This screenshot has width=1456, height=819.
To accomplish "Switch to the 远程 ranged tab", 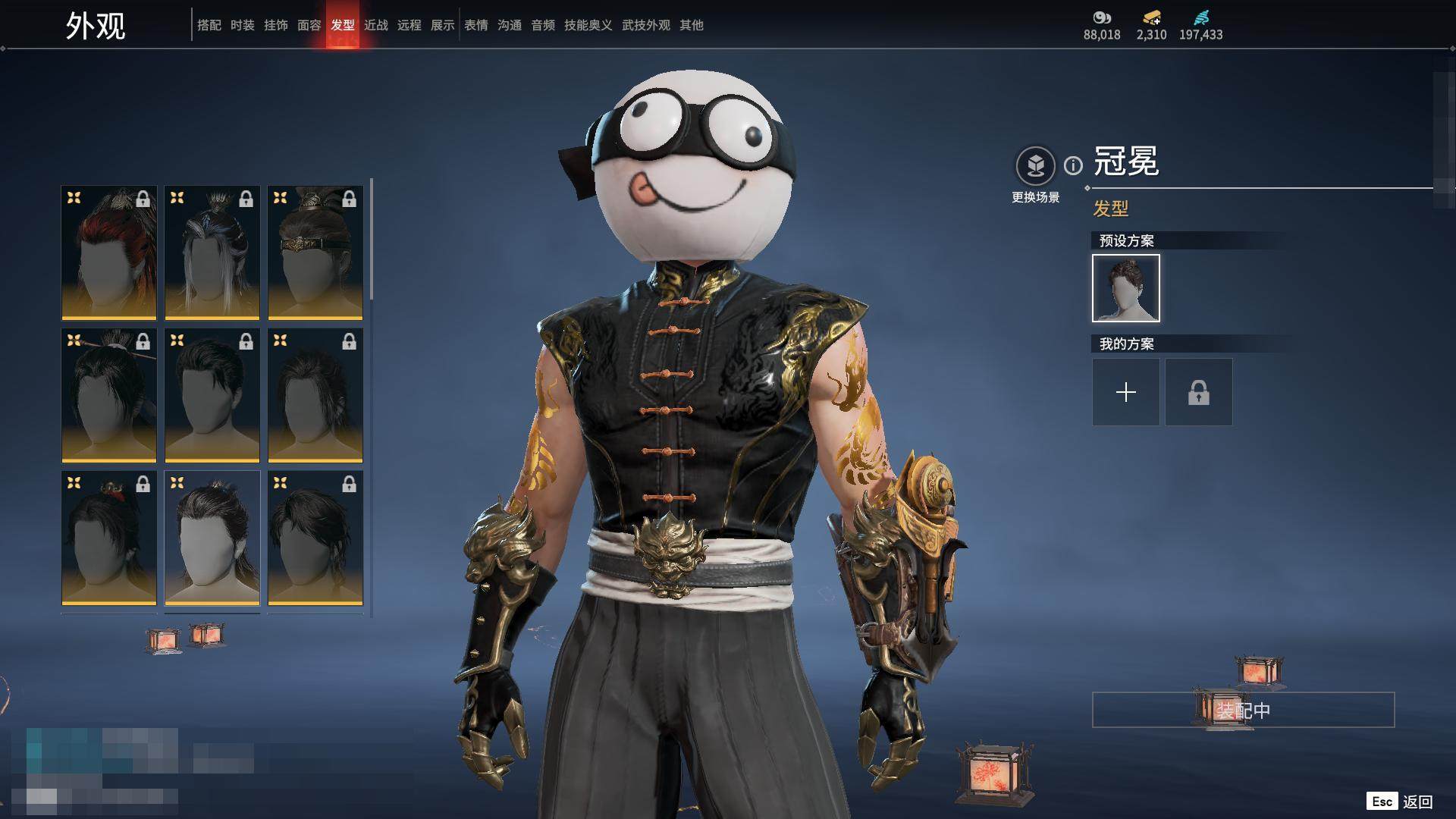I will click(x=409, y=25).
